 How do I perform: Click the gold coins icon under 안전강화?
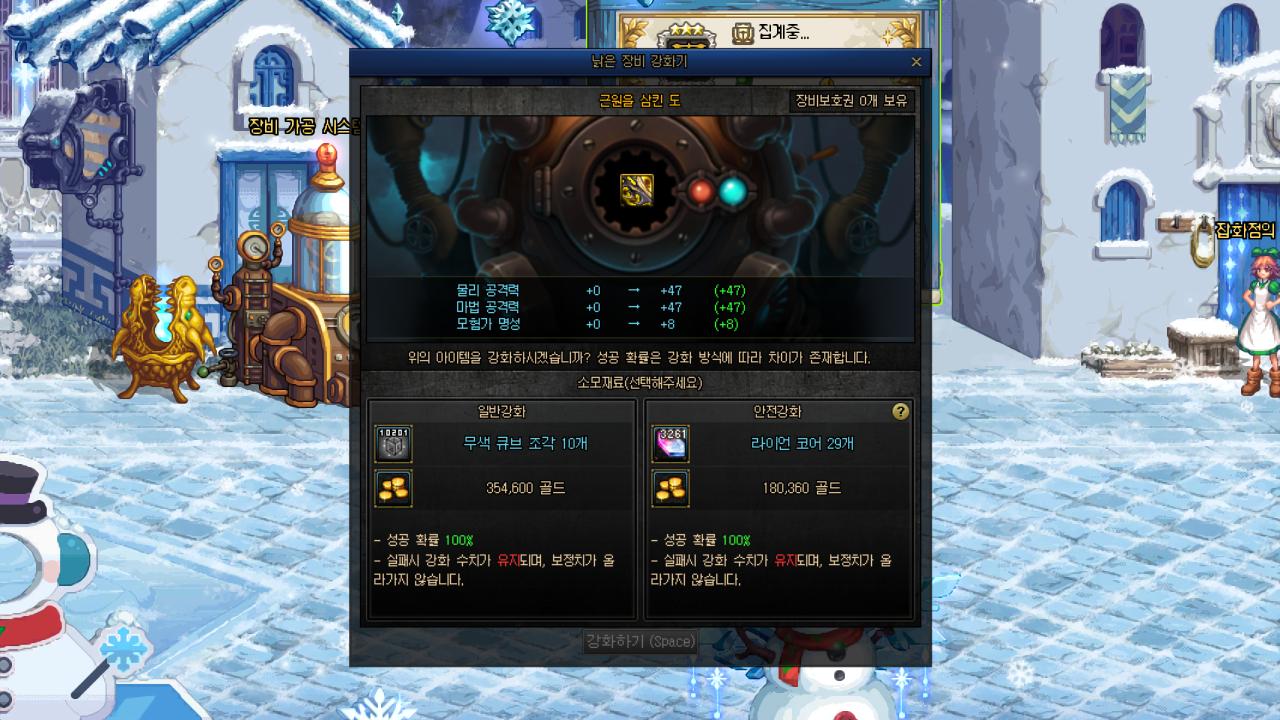670,489
